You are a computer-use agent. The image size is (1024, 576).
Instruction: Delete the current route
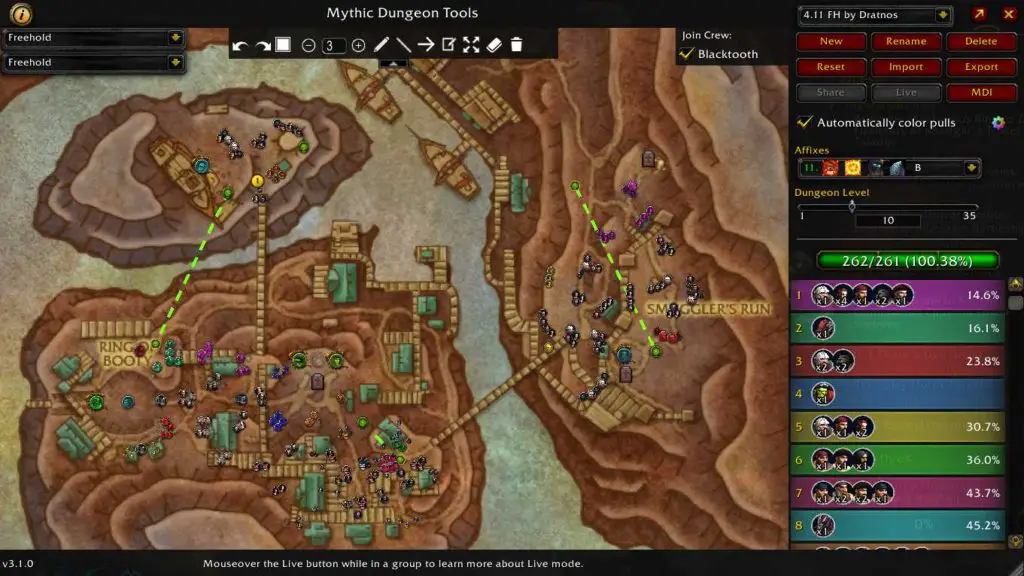pos(980,42)
